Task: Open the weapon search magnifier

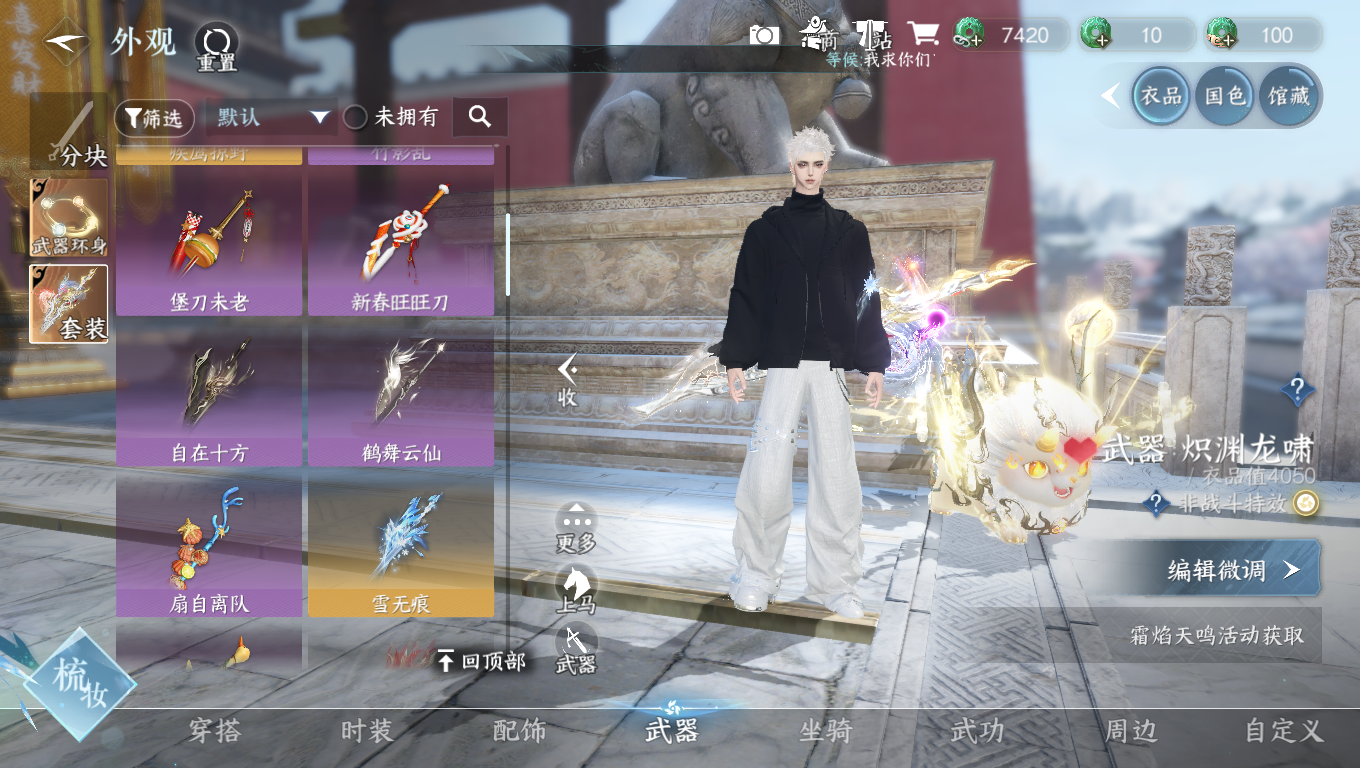Action: [480, 117]
